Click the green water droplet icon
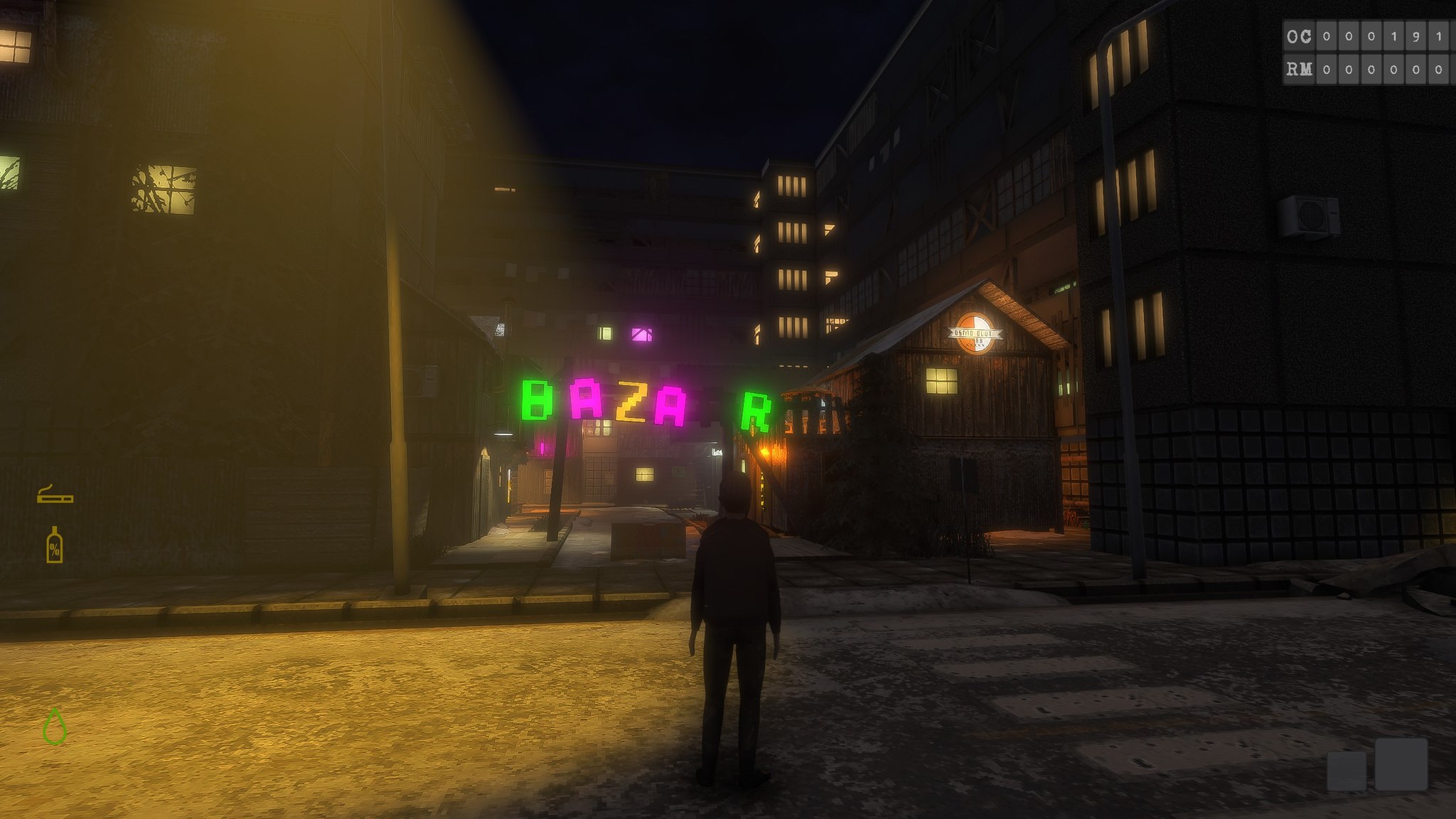 pyautogui.click(x=55, y=727)
